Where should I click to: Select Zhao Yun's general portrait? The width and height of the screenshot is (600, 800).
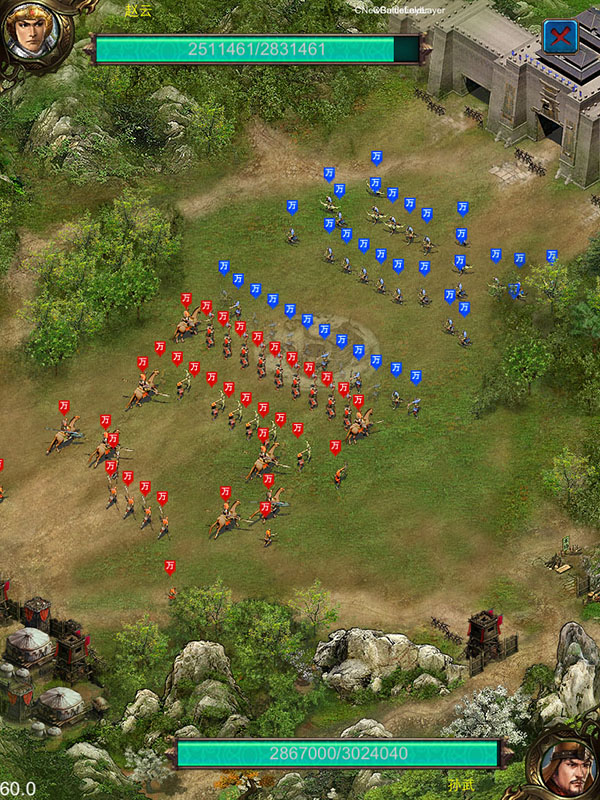(33, 33)
